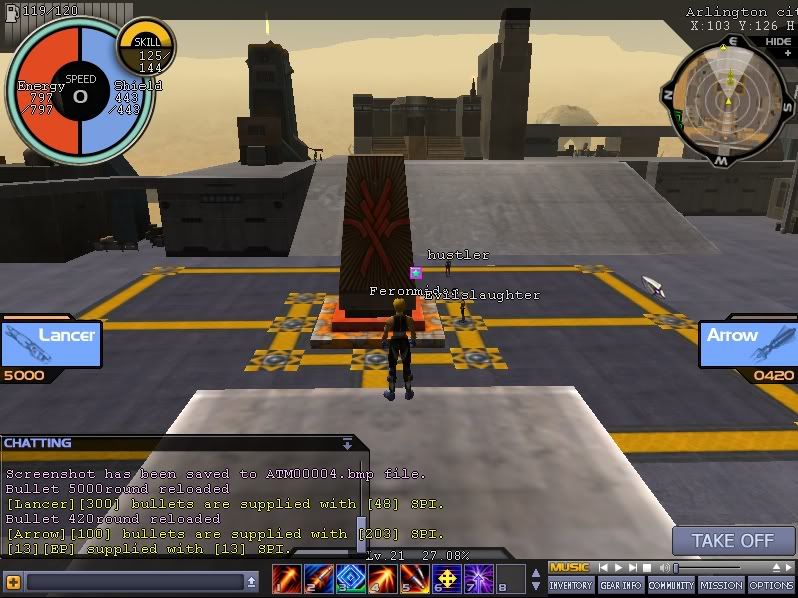Activate the yellow cross skill in slot 6
Image resolution: width=798 pixels, height=598 pixels.
coord(446,578)
